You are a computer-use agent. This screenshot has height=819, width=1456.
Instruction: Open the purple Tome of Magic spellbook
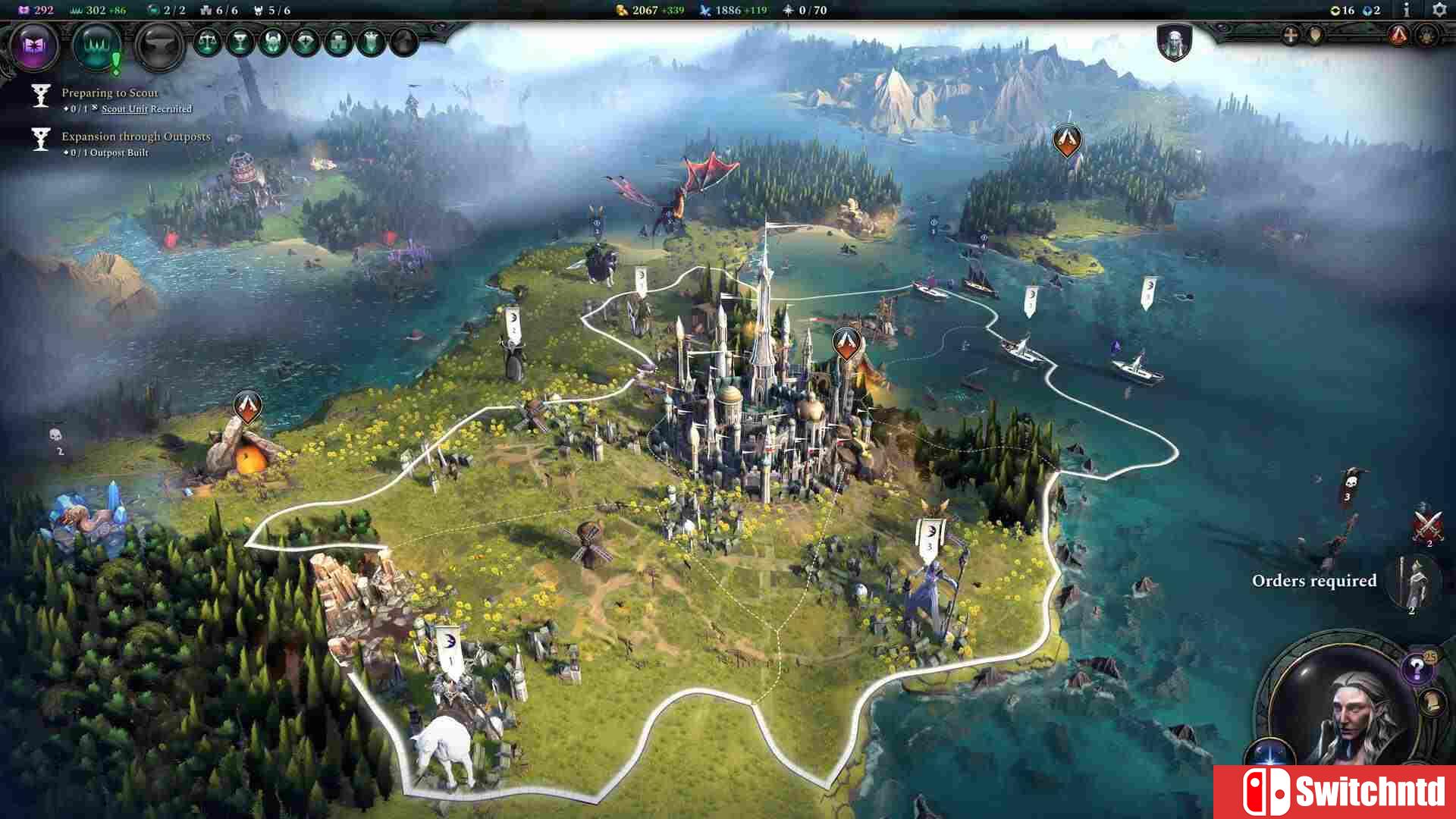(x=33, y=45)
